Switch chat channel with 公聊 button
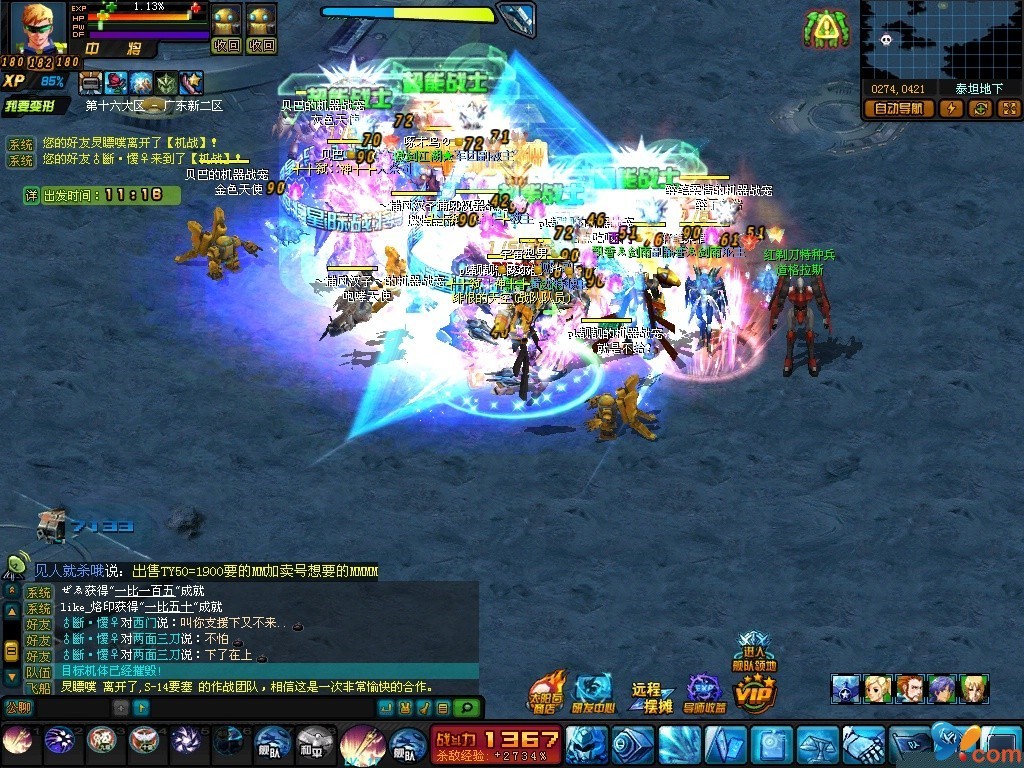This screenshot has width=1024, height=768. [17, 707]
